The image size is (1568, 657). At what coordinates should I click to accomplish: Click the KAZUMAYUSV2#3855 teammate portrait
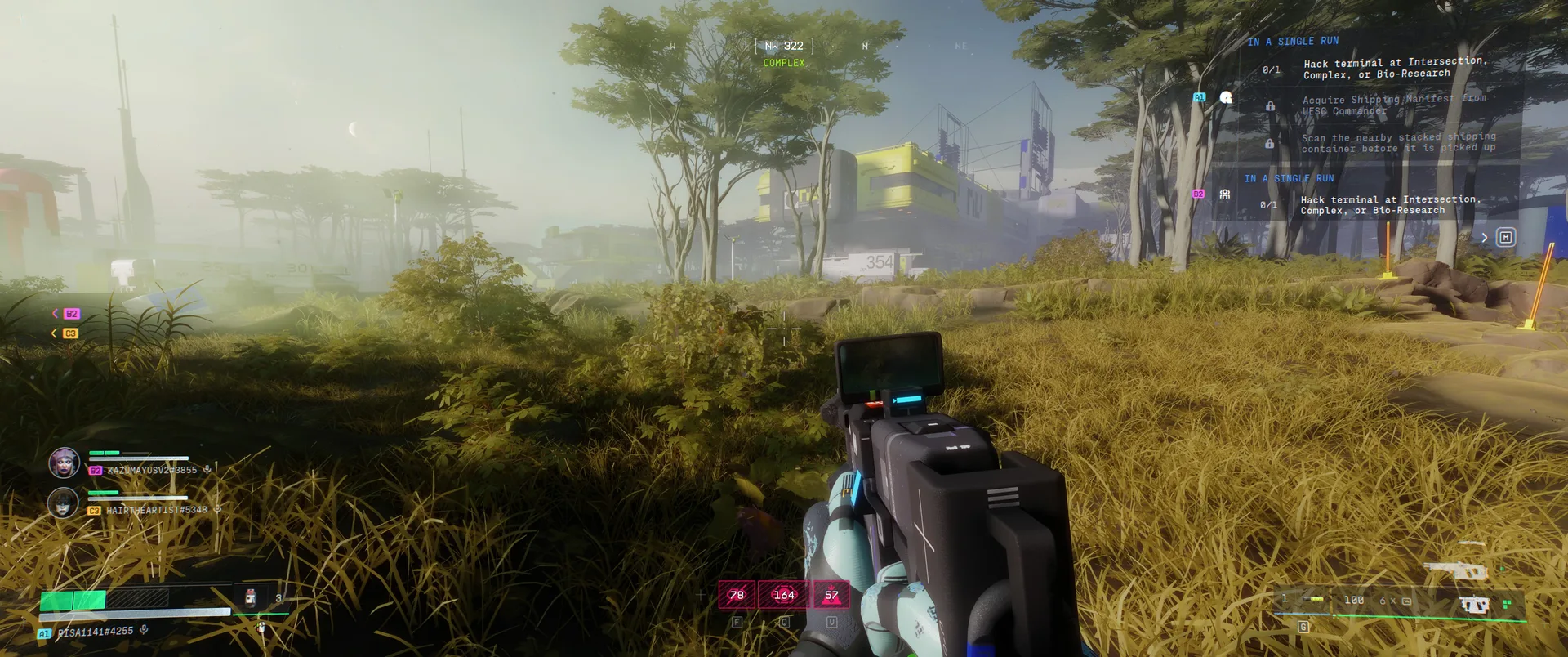tap(64, 463)
